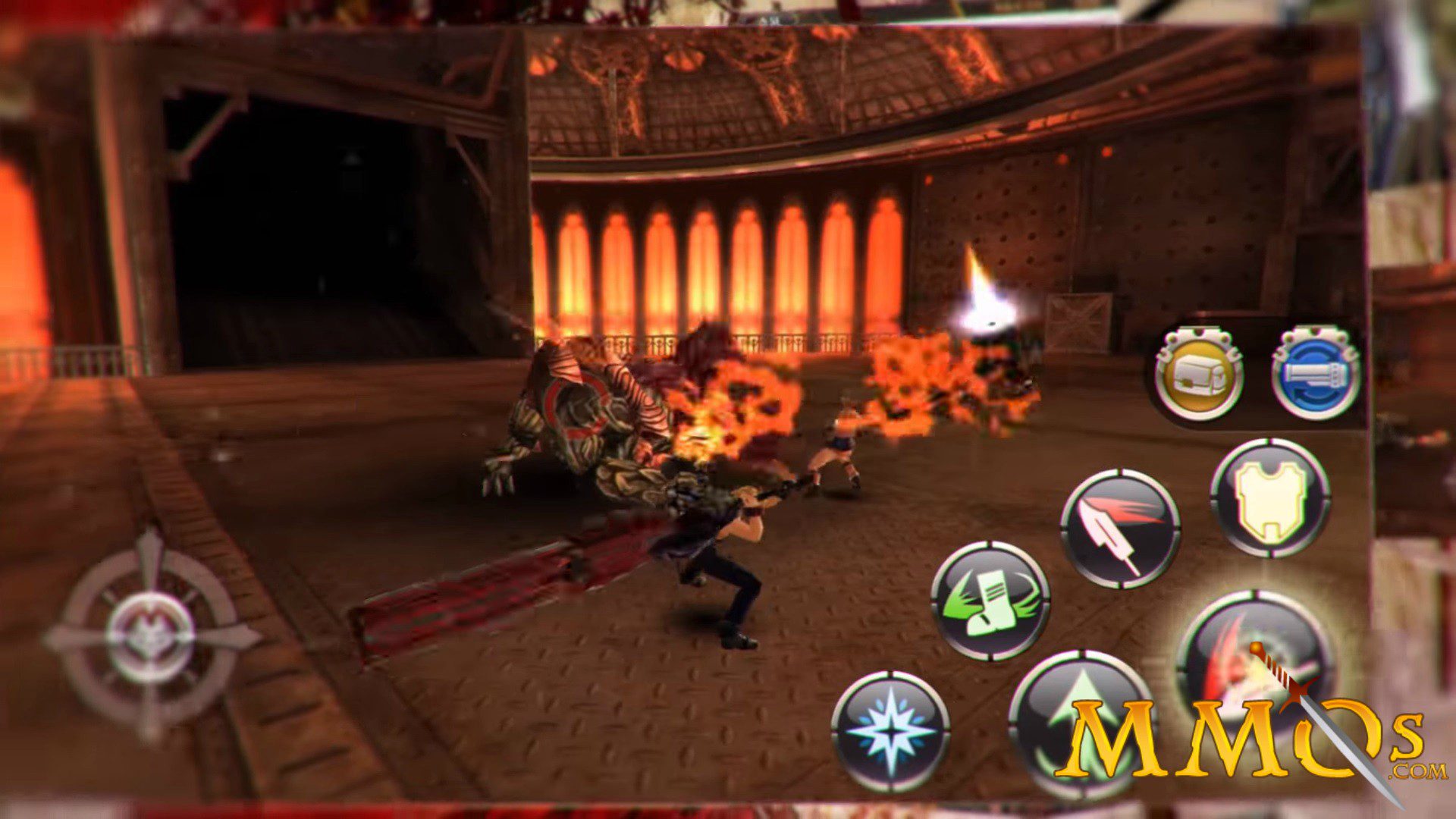
Task: Tap the virtual movement joystick
Action: click(x=150, y=637)
